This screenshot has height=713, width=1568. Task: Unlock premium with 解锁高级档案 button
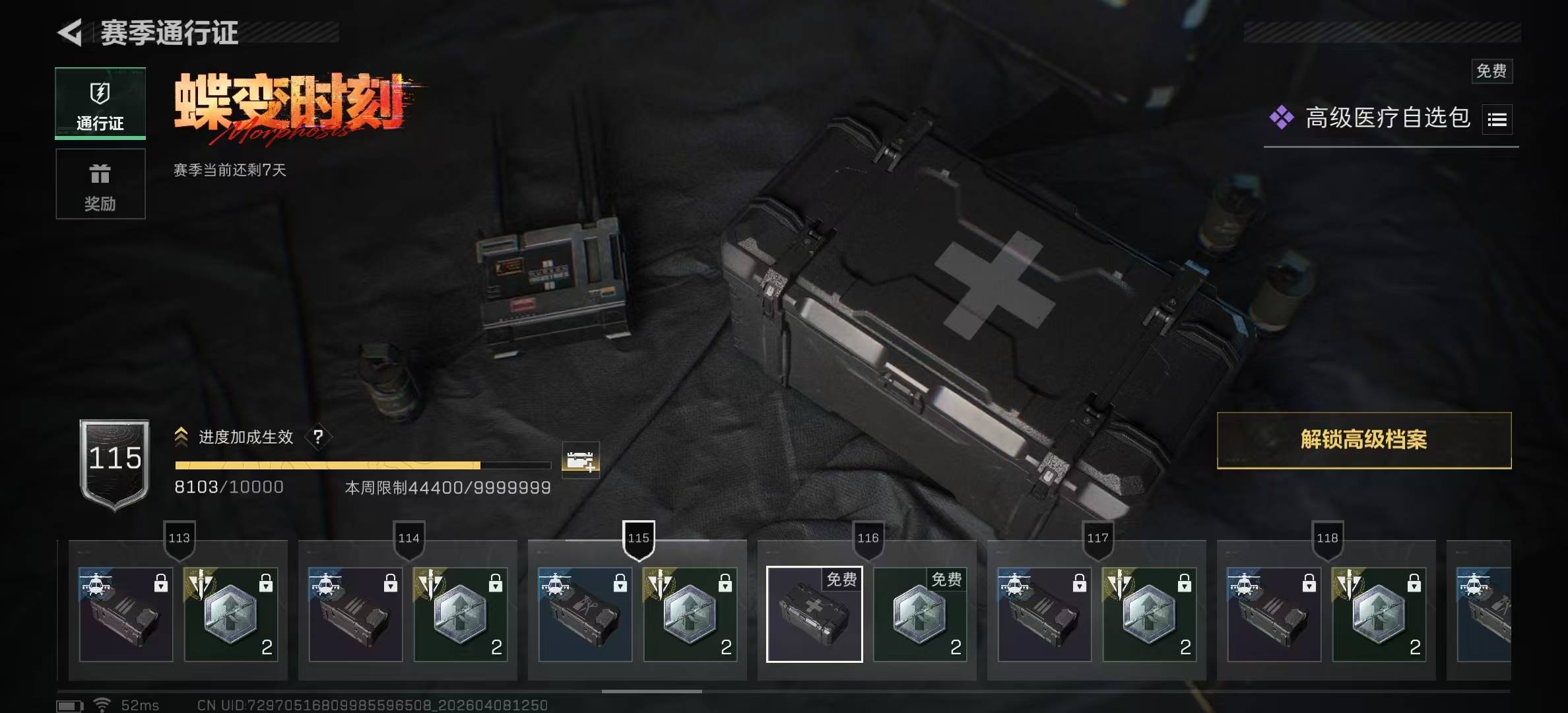point(1363,440)
